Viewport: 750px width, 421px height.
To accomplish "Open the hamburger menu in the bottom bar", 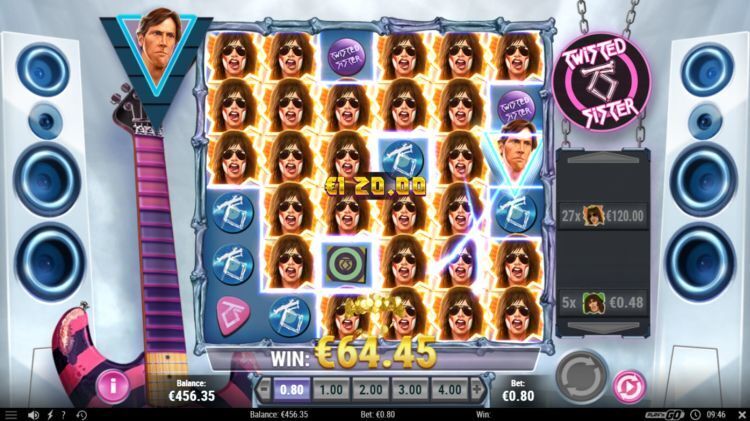I will [x=11, y=414].
